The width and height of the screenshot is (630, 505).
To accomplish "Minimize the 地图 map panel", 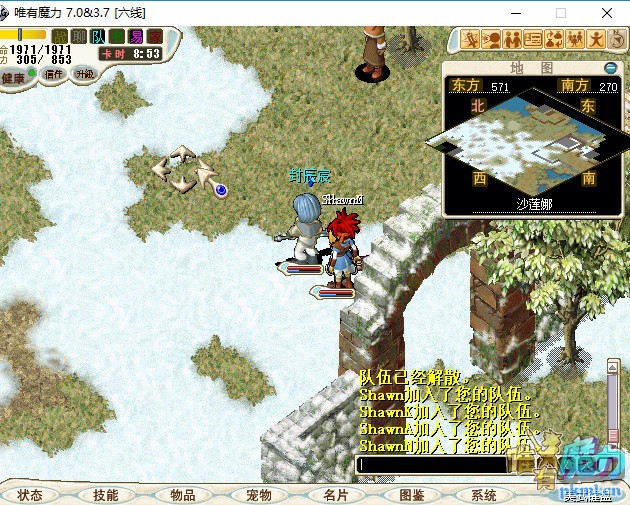I will click(611, 67).
